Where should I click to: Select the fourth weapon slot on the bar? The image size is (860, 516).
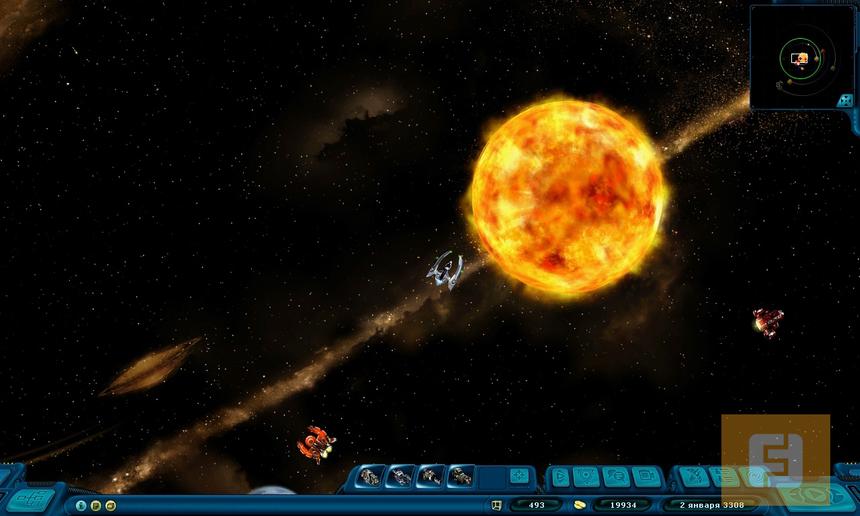(x=460, y=476)
